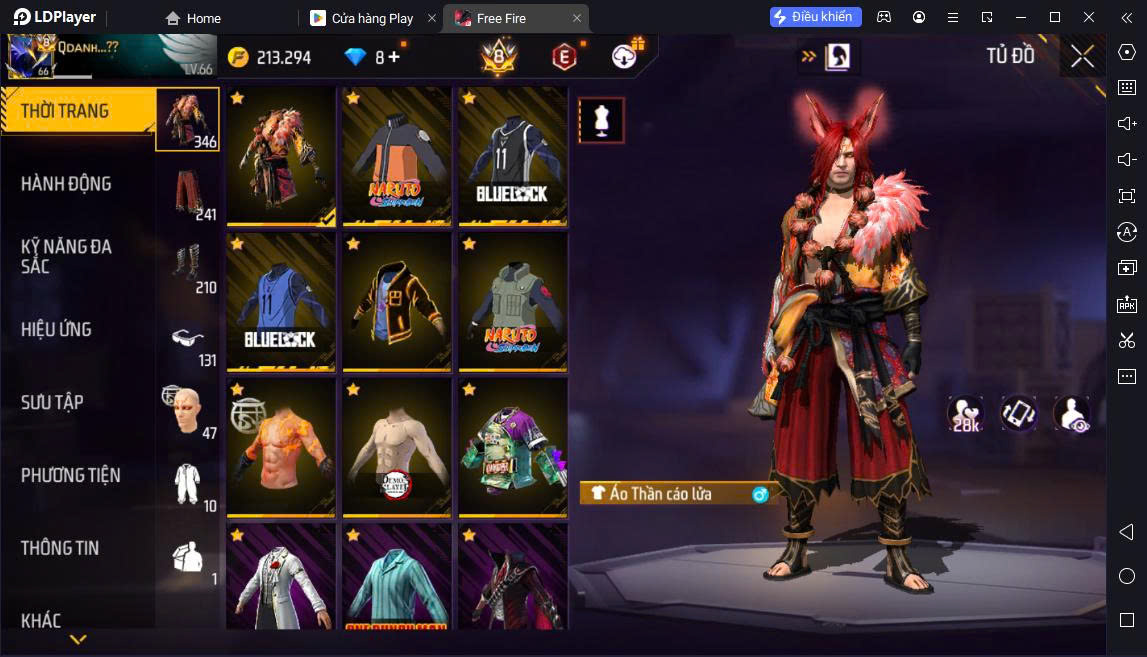Choose the black number 11 Blue Lock jersey
The width and height of the screenshot is (1147, 657).
(513, 156)
